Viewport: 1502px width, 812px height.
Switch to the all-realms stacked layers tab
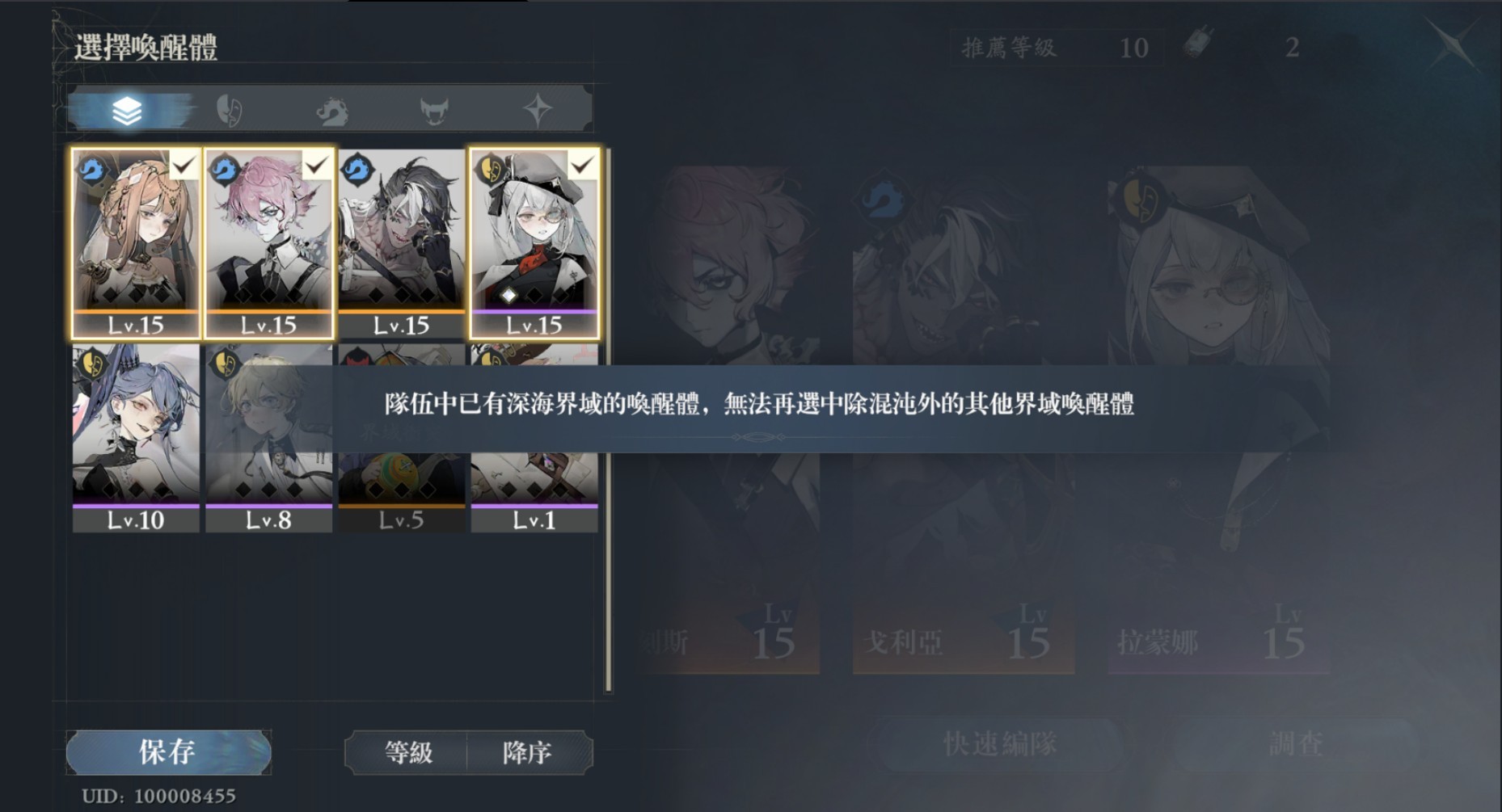coord(127,110)
